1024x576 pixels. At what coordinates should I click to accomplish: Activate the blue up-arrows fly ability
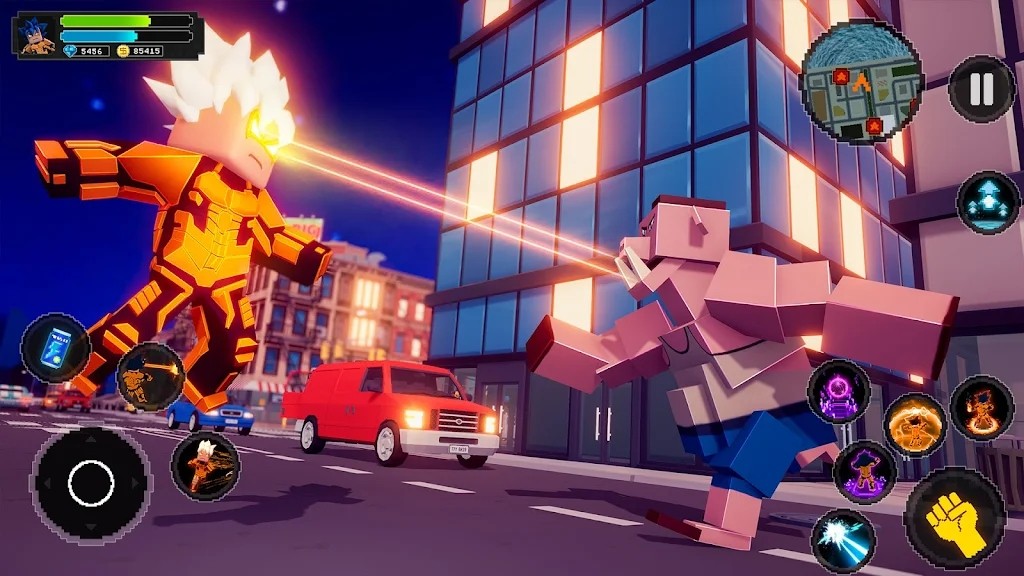click(987, 203)
